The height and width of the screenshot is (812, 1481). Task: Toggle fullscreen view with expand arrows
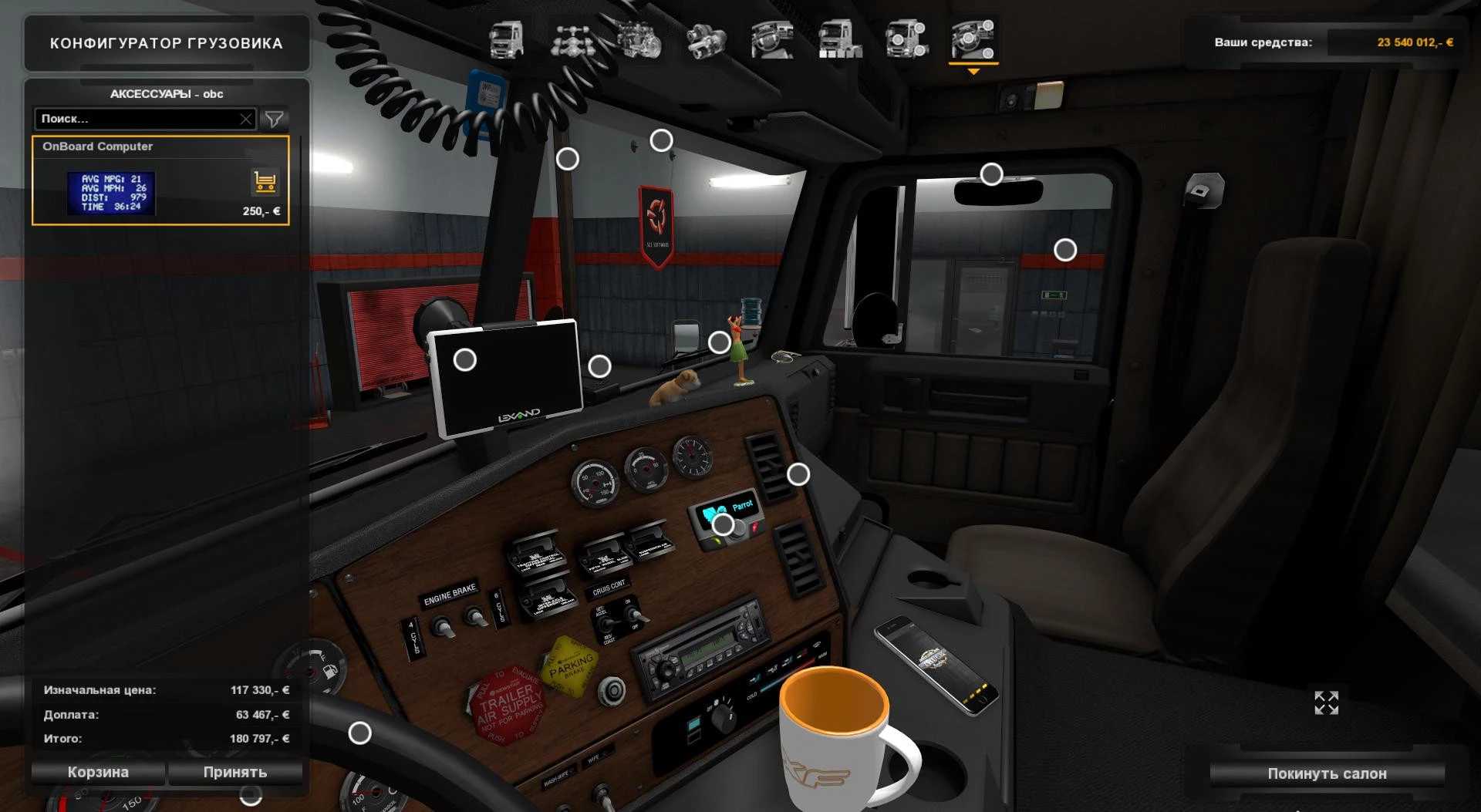[x=1326, y=702]
